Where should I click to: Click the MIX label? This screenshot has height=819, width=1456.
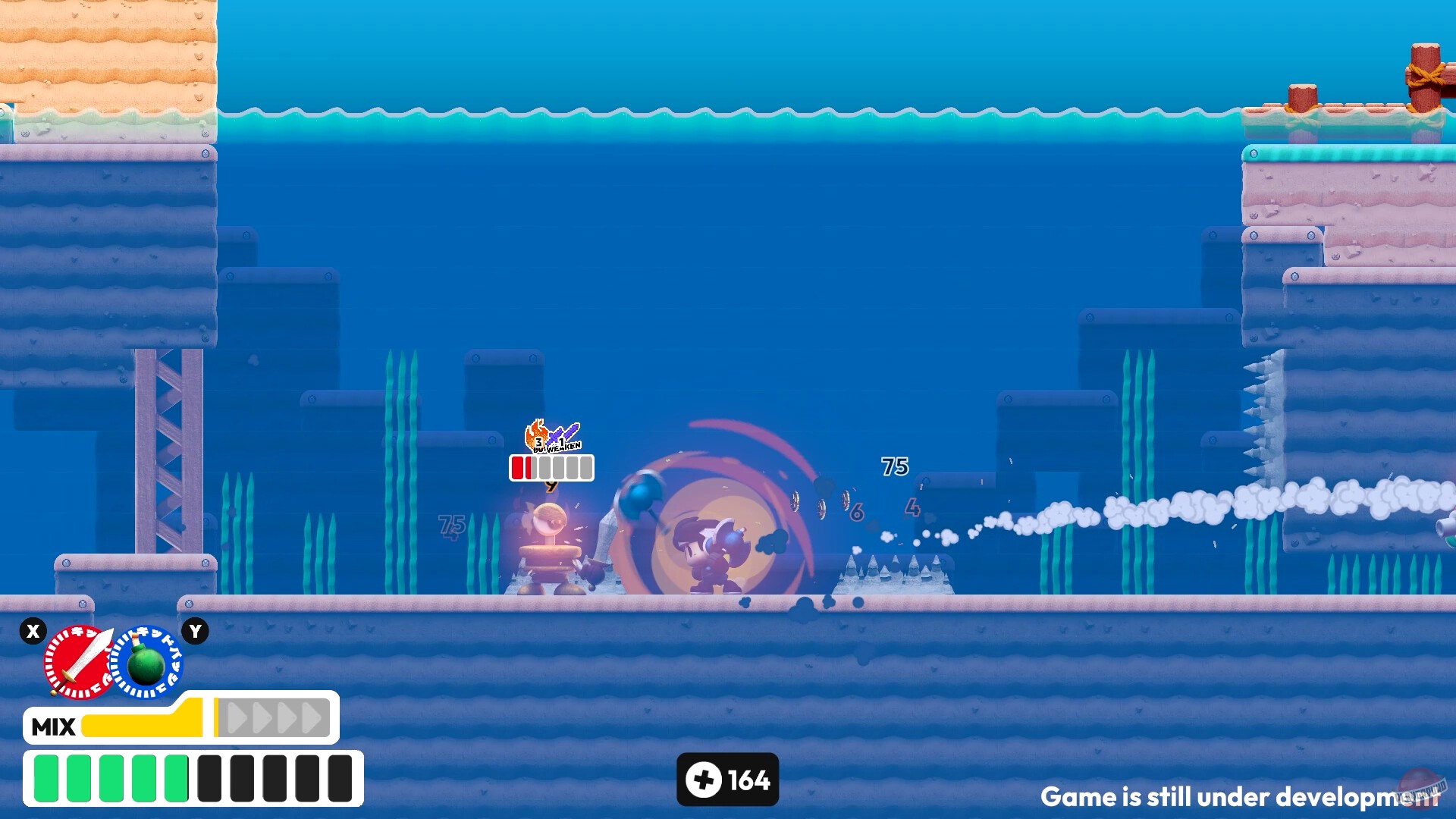point(53,726)
